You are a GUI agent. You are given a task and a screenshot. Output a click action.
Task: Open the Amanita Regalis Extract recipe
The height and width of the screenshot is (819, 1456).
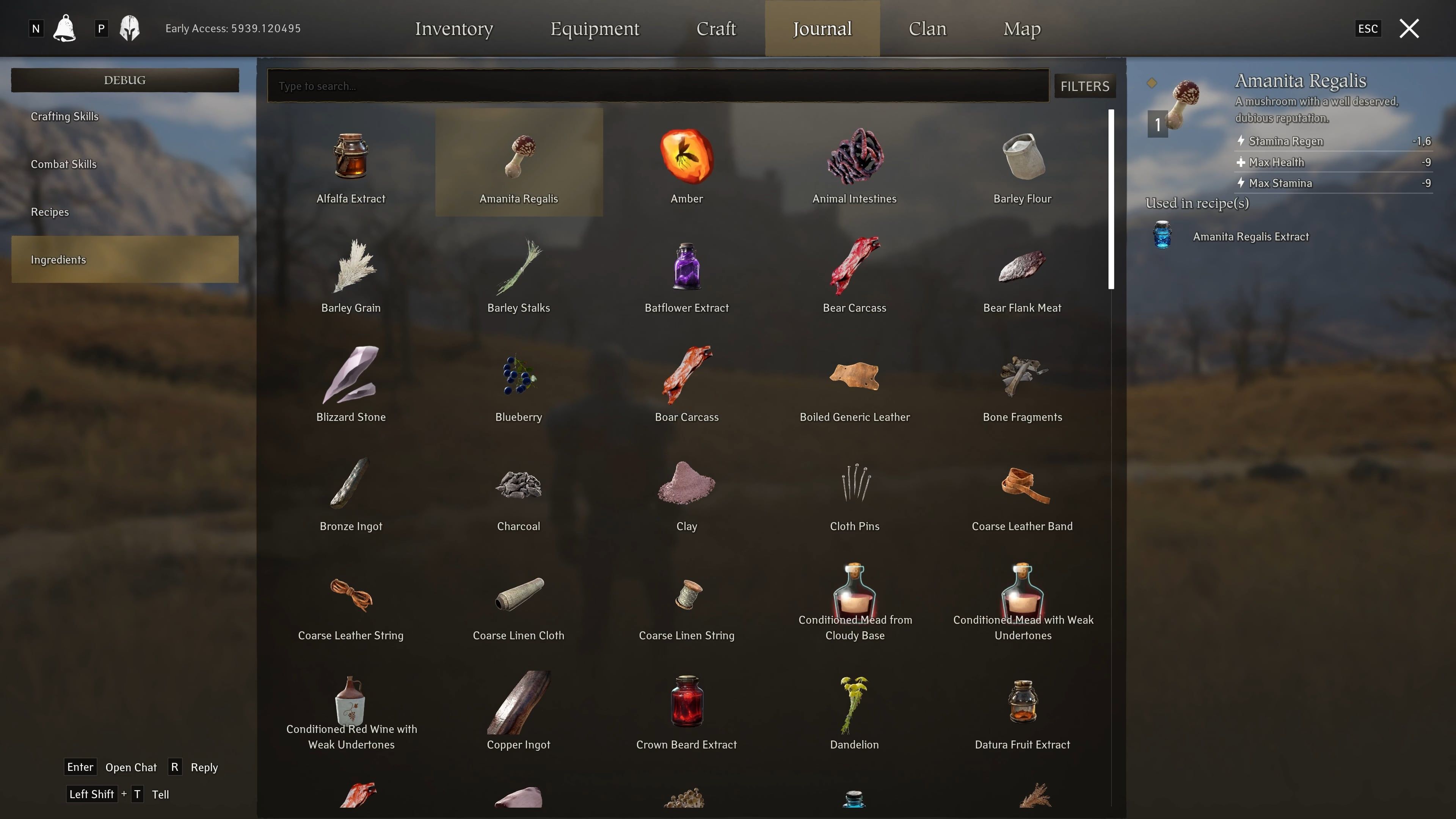[x=1250, y=236]
